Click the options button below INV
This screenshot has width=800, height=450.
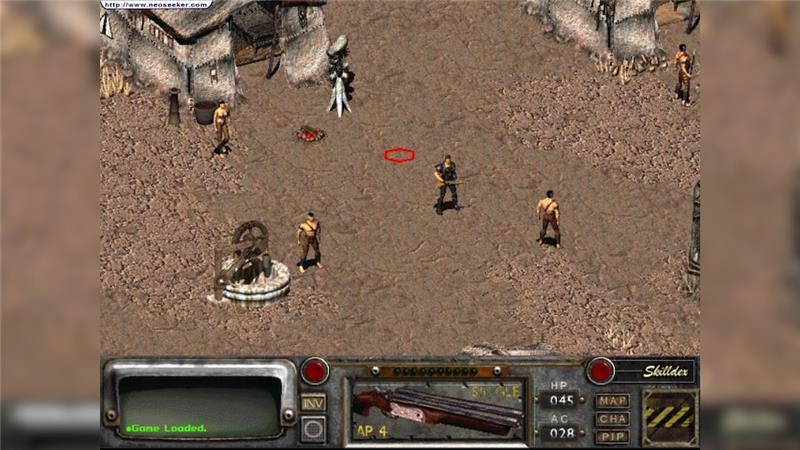(313, 428)
